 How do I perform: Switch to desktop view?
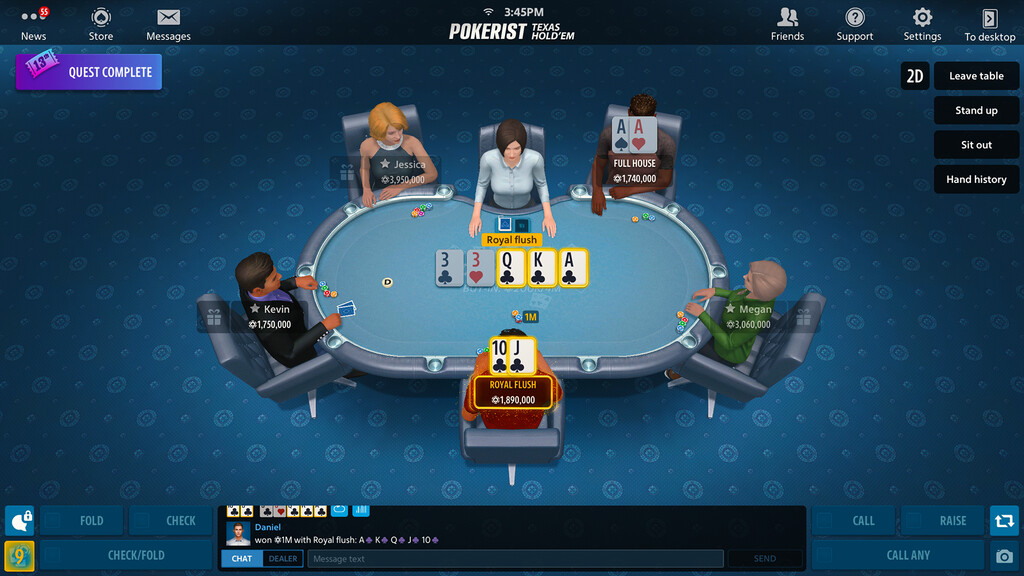[990, 24]
